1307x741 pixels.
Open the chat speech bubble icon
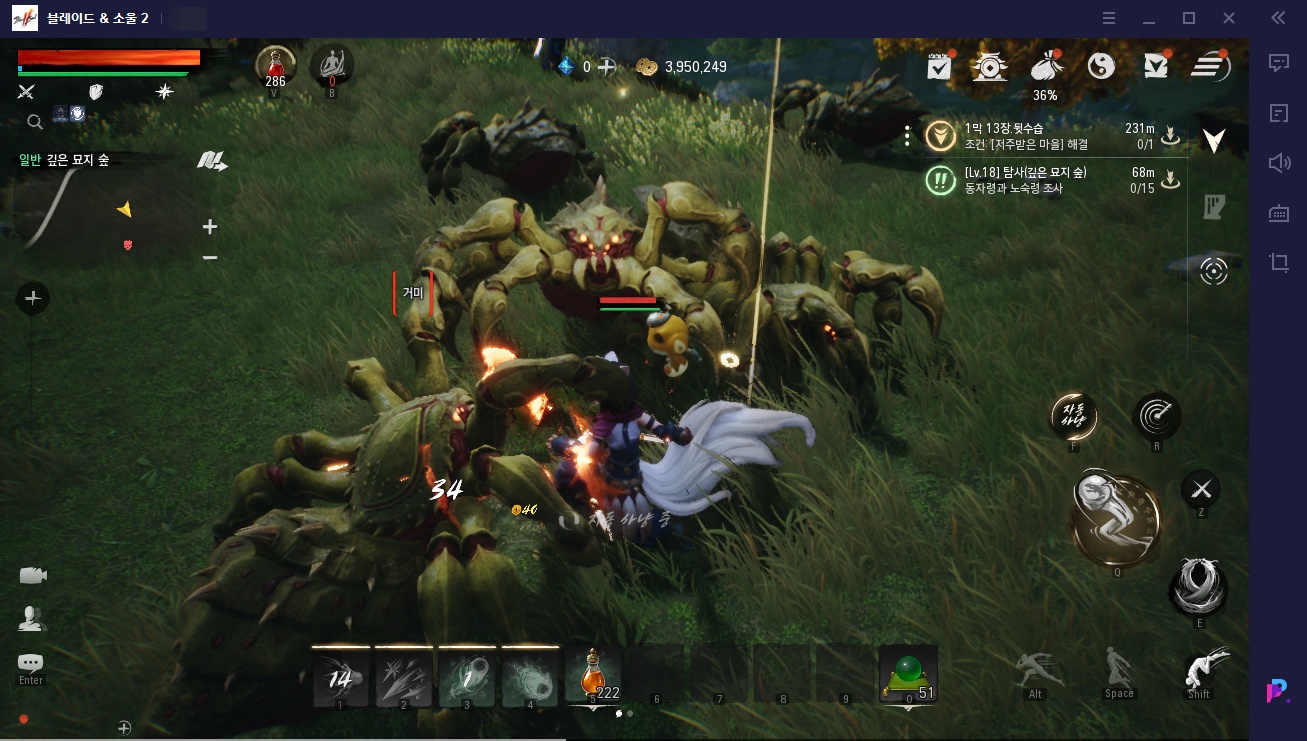(31, 663)
